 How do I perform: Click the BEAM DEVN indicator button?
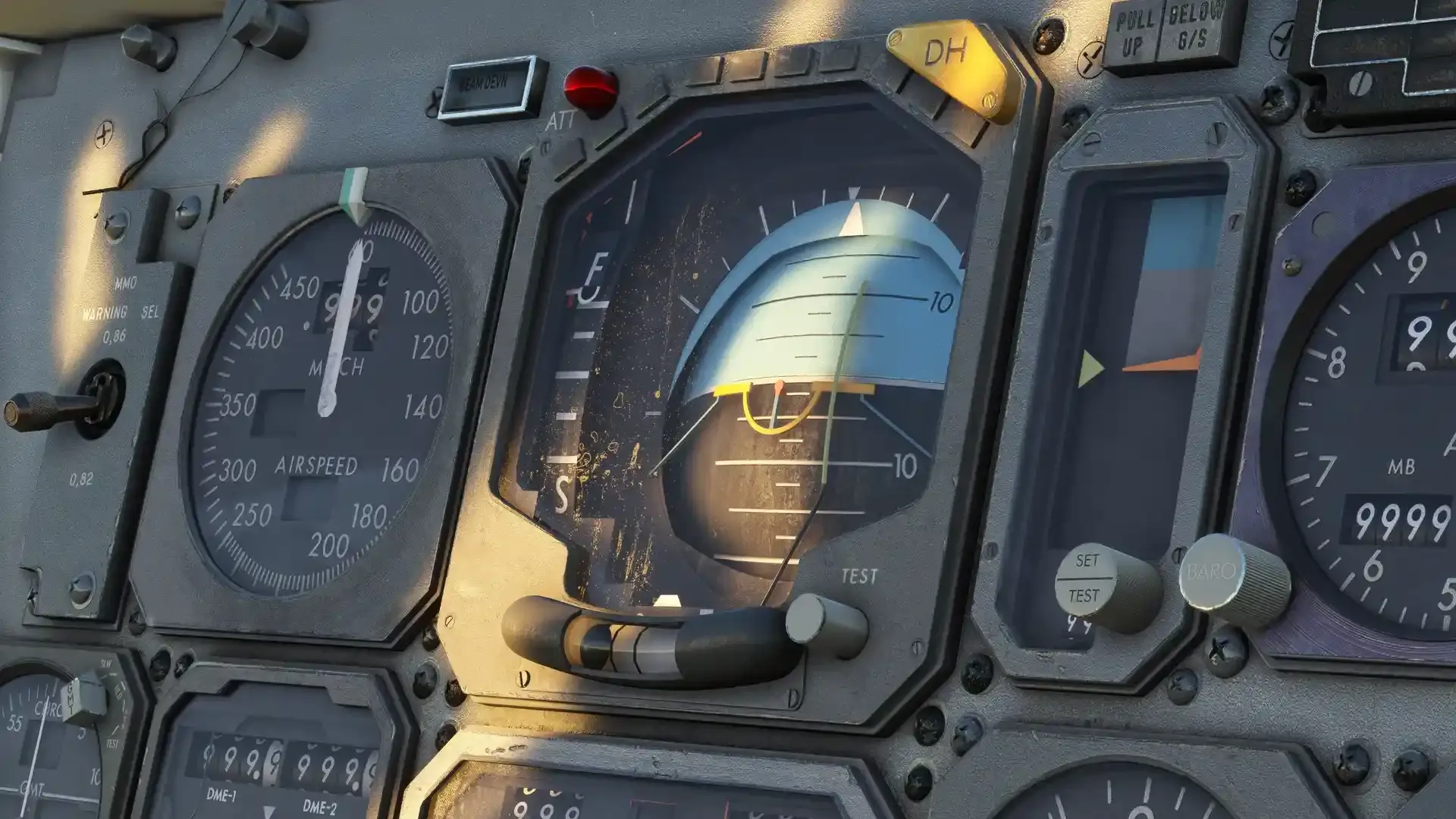tap(491, 87)
